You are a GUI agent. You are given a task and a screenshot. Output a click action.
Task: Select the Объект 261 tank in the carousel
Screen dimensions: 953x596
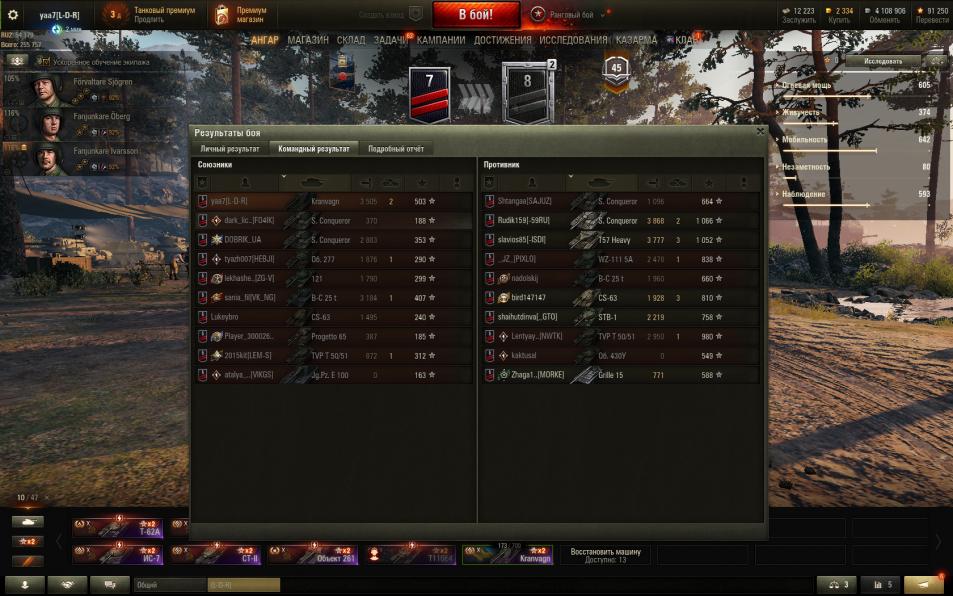click(x=310, y=554)
